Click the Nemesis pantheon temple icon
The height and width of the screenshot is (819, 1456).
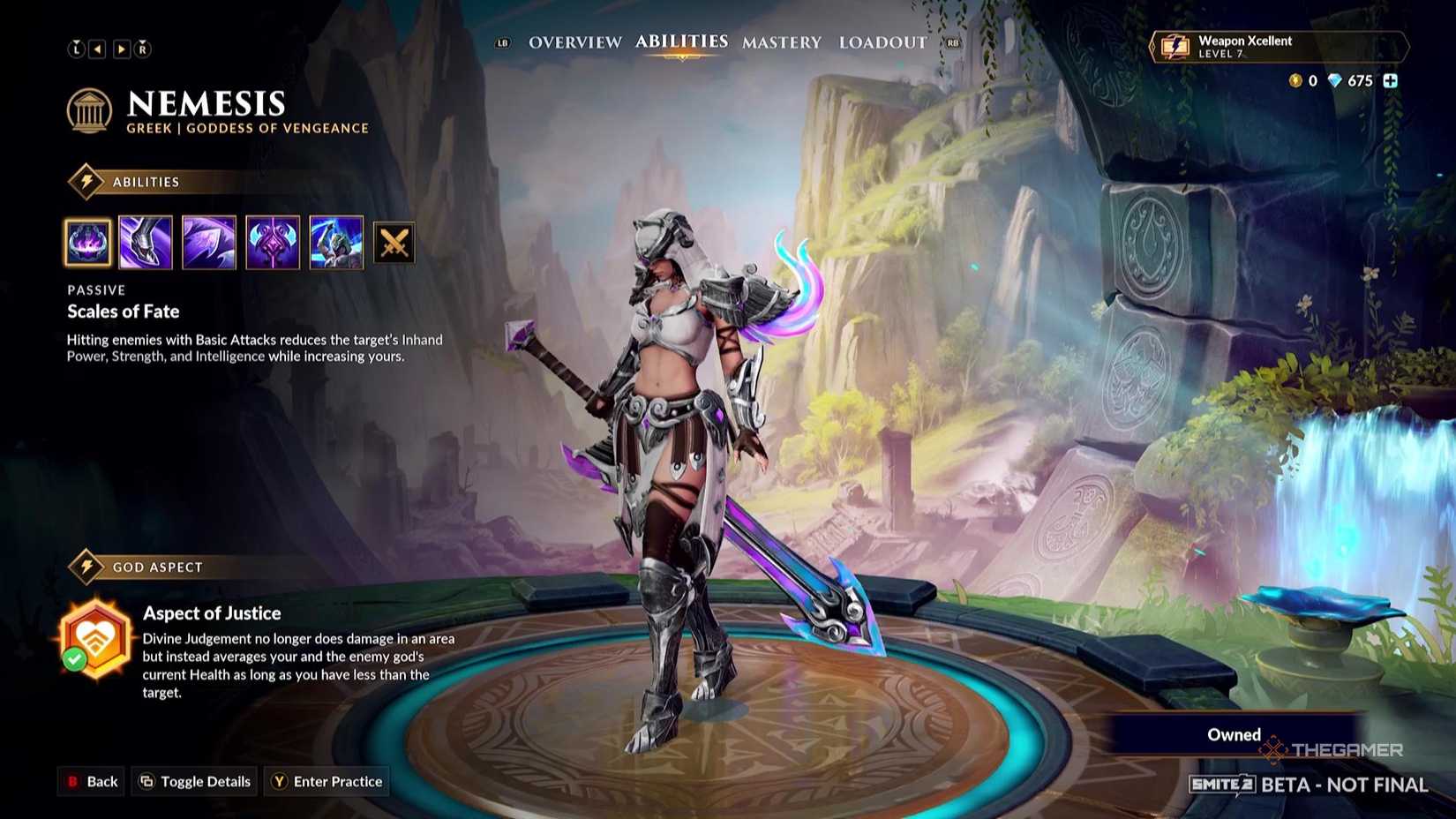pyautogui.click(x=89, y=109)
